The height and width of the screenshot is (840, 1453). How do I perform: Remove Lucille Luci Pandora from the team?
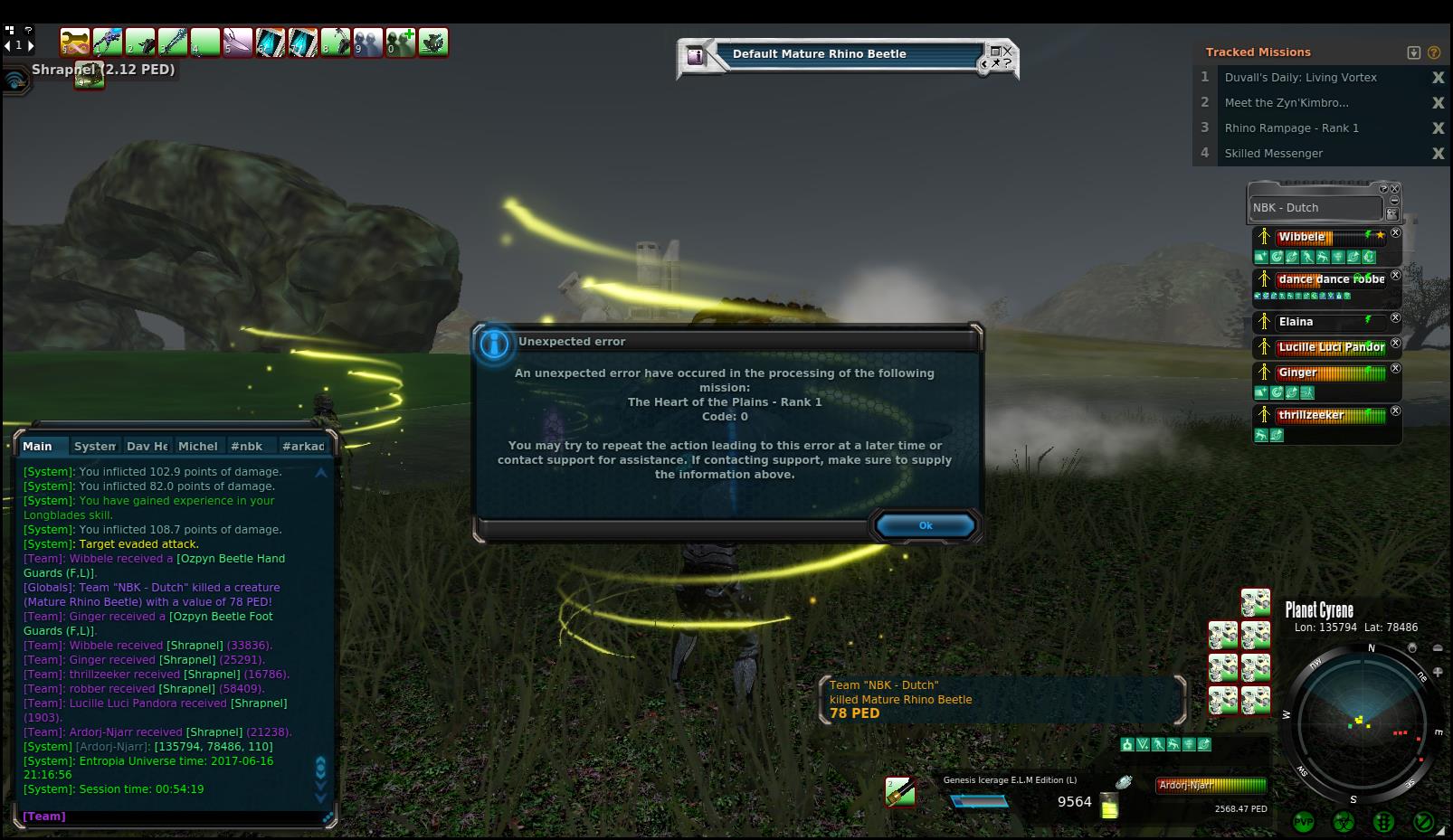pos(1395,344)
